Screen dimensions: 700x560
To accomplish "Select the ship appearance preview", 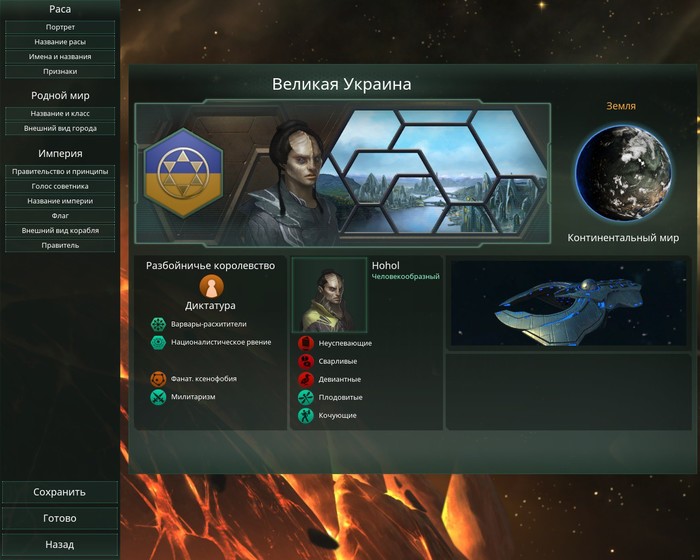I will tap(569, 304).
